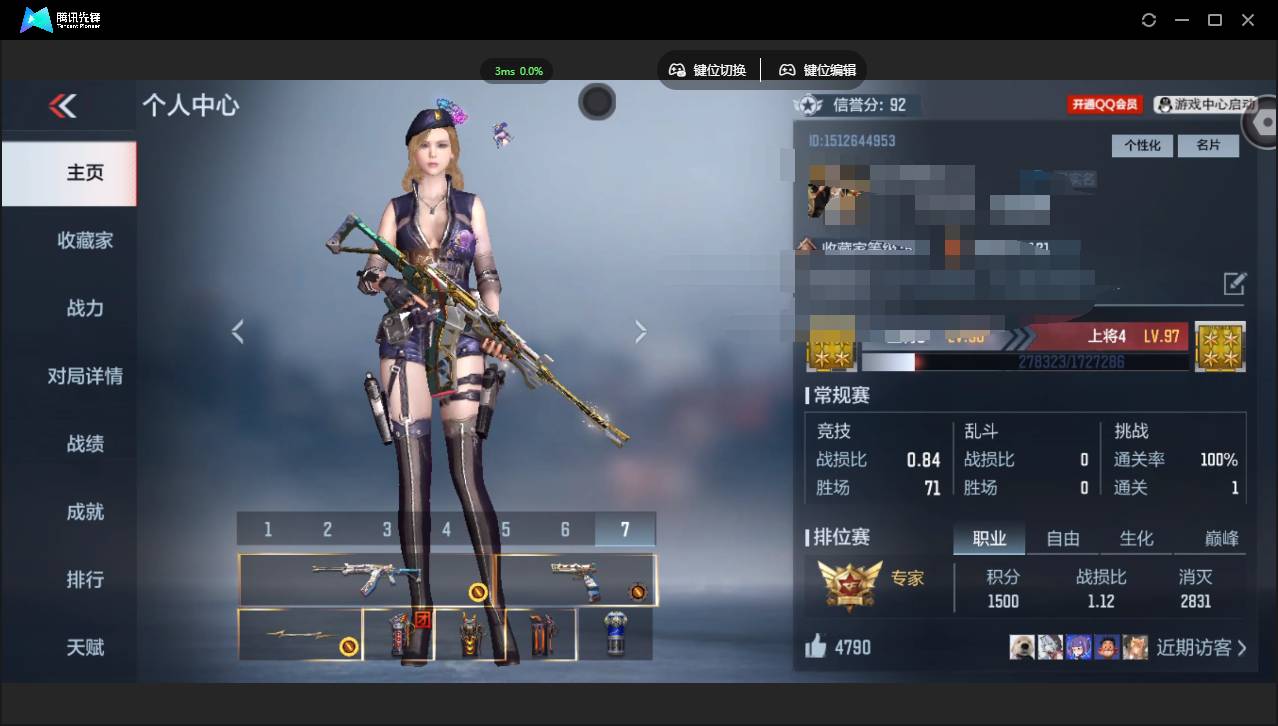Image resolution: width=1278 pixels, height=726 pixels.
Task: Open the 个性化 customization button
Action: (x=1142, y=146)
